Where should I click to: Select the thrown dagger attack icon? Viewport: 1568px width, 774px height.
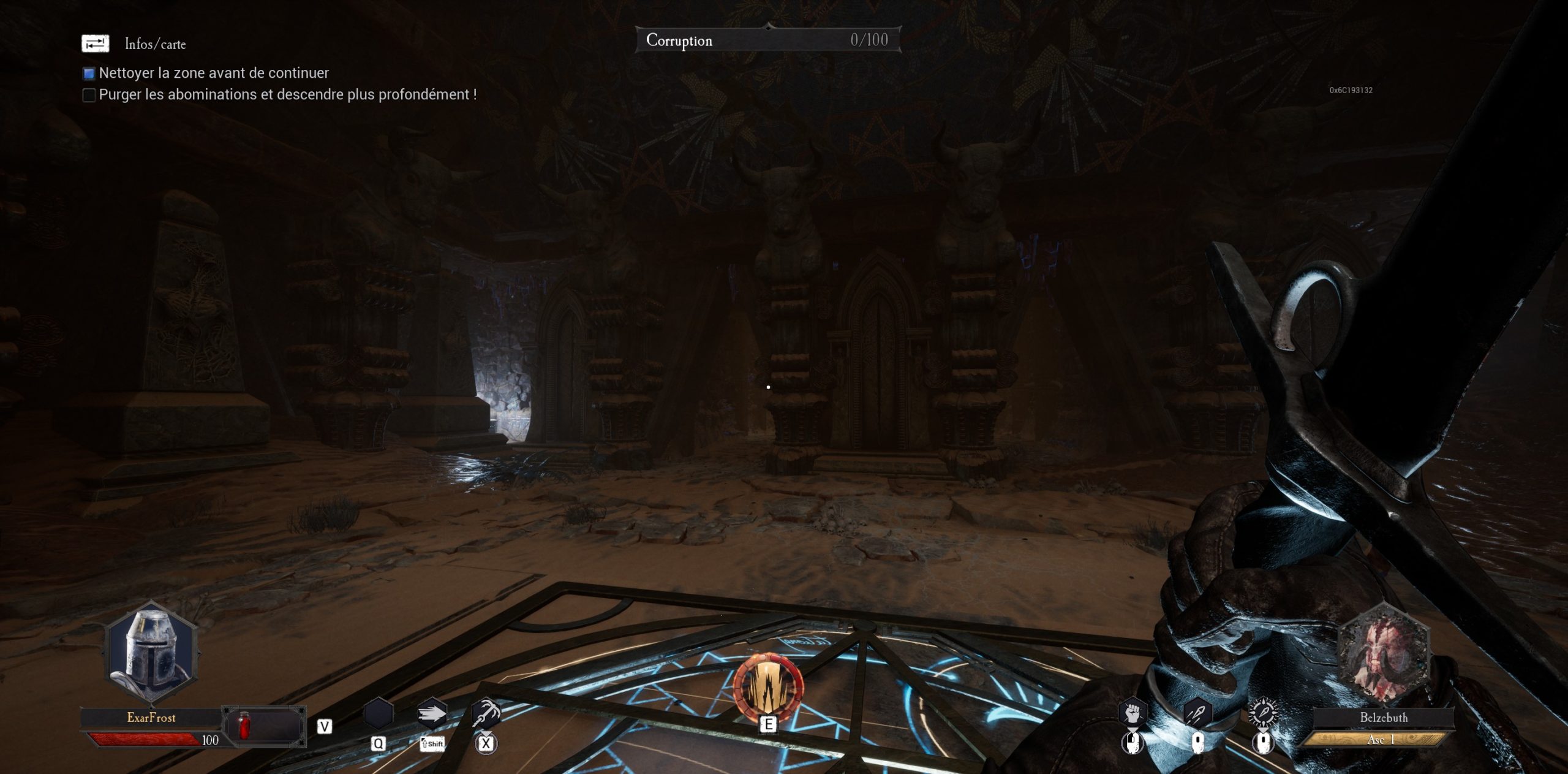pos(1197,713)
